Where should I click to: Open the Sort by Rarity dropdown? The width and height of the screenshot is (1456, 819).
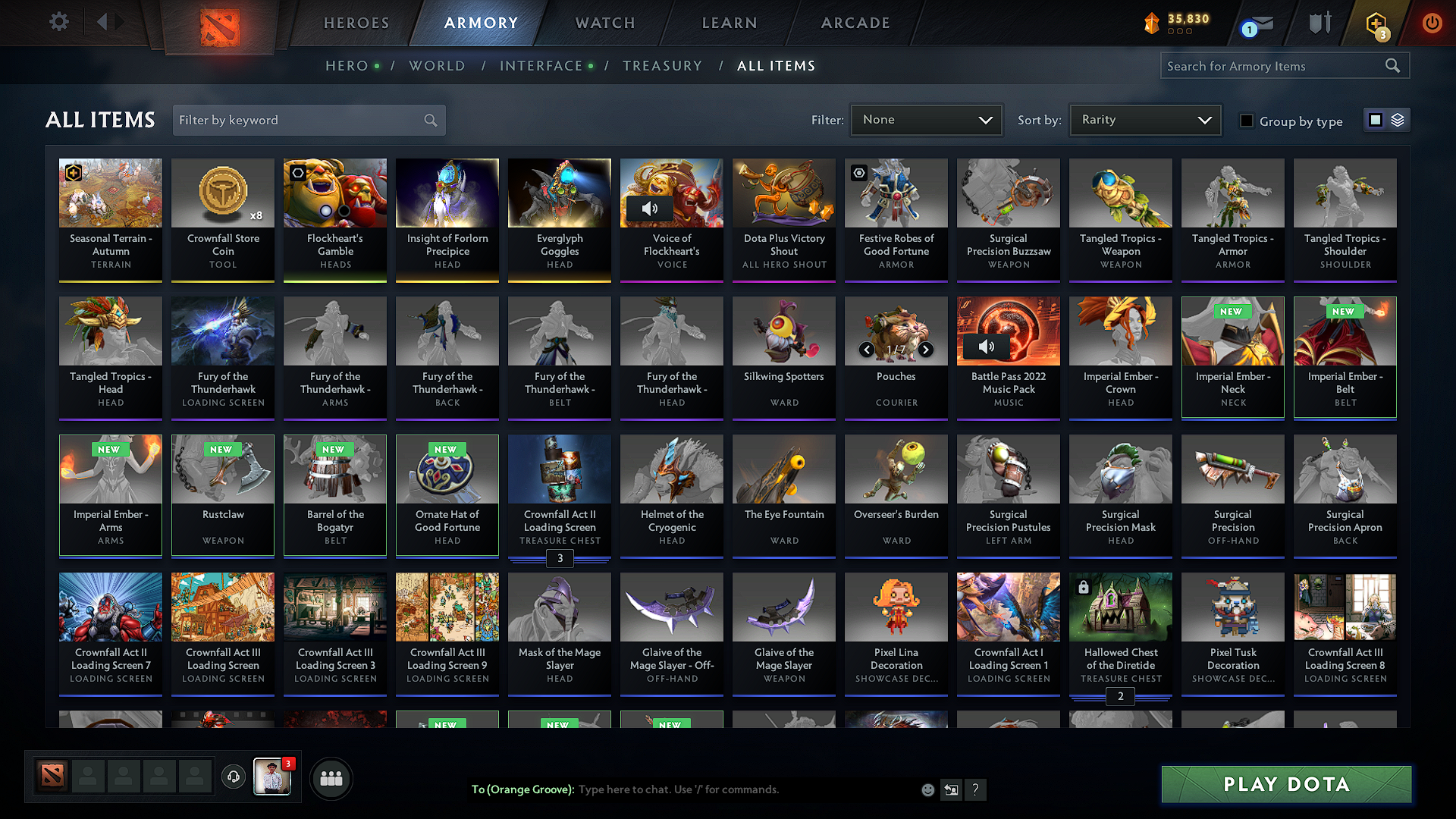click(1144, 119)
